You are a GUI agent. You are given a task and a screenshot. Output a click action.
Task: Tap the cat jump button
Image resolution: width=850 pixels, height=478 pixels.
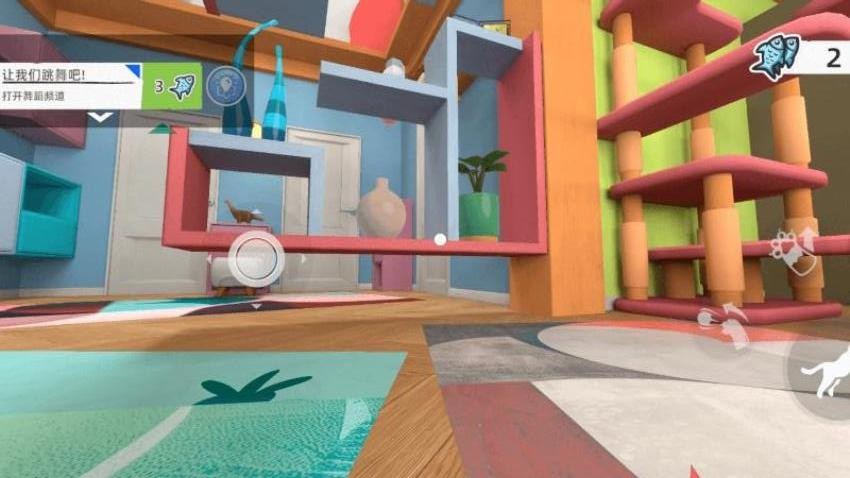pyautogui.click(x=826, y=372)
